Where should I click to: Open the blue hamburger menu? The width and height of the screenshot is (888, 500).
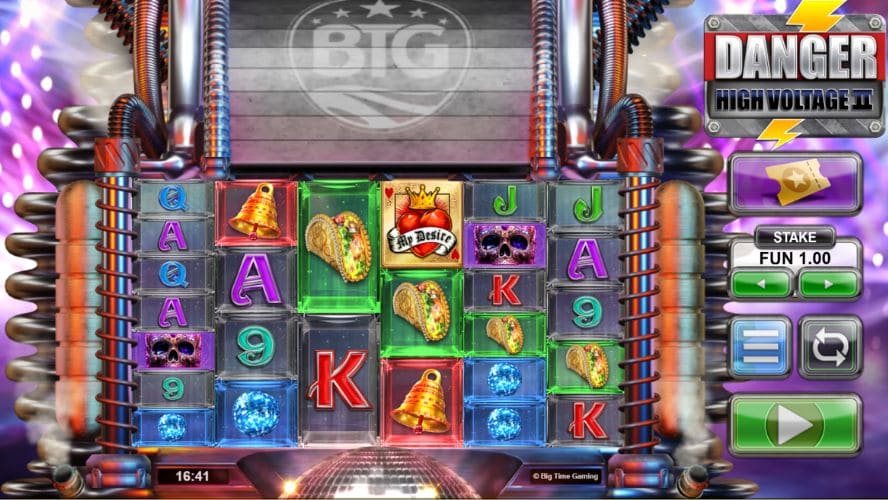(x=760, y=347)
